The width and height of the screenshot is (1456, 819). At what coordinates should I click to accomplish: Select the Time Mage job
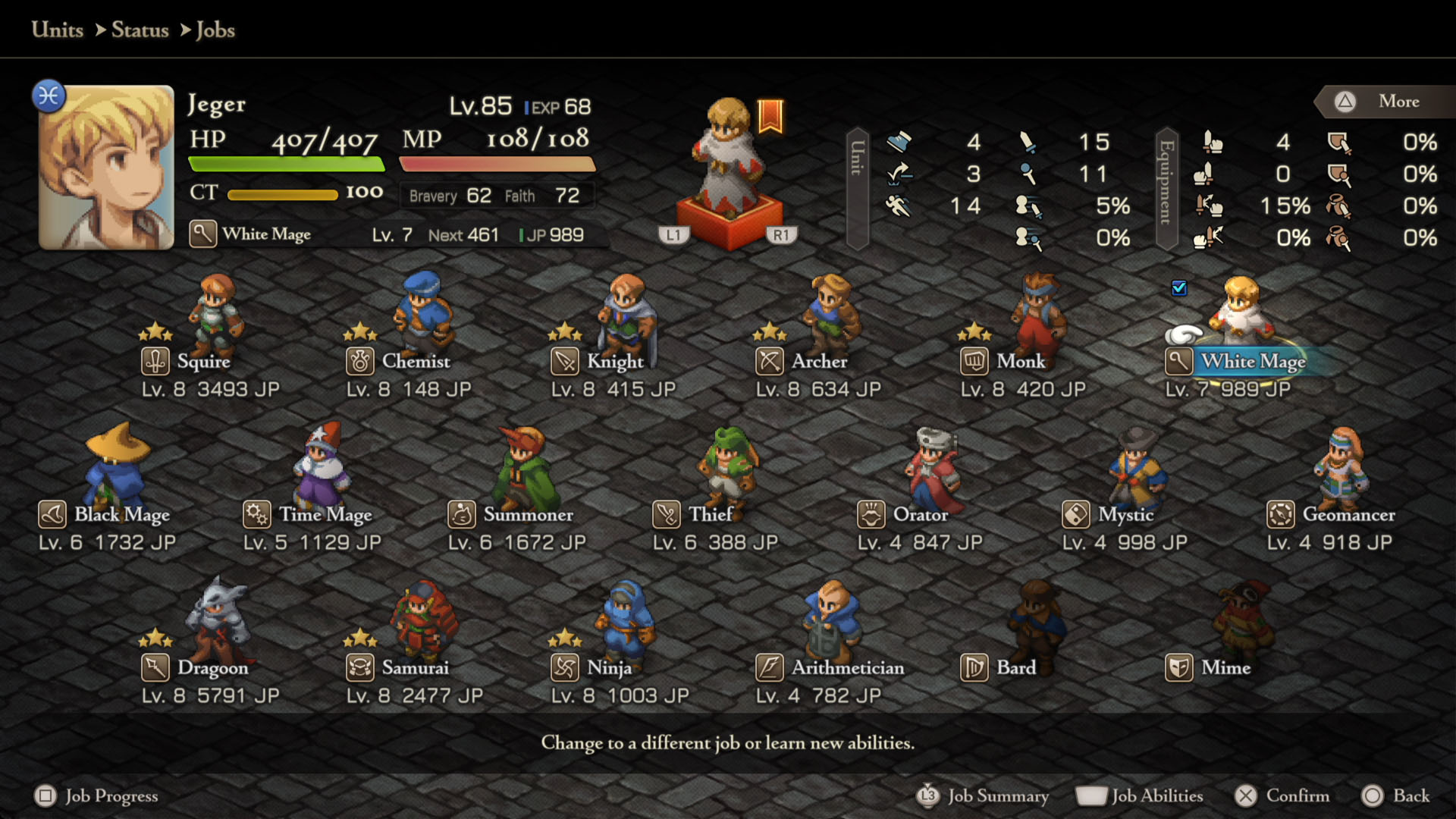tap(325, 515)
